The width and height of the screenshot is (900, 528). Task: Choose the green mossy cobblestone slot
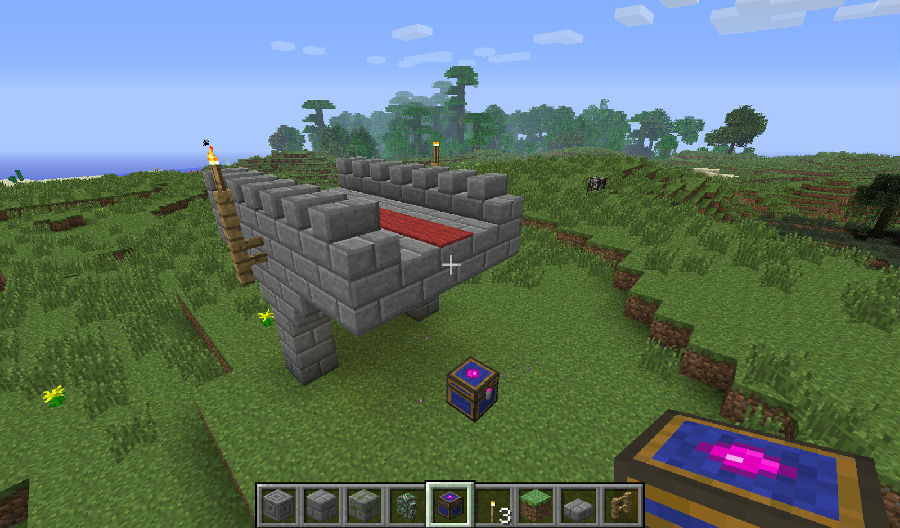pos(406,504)
